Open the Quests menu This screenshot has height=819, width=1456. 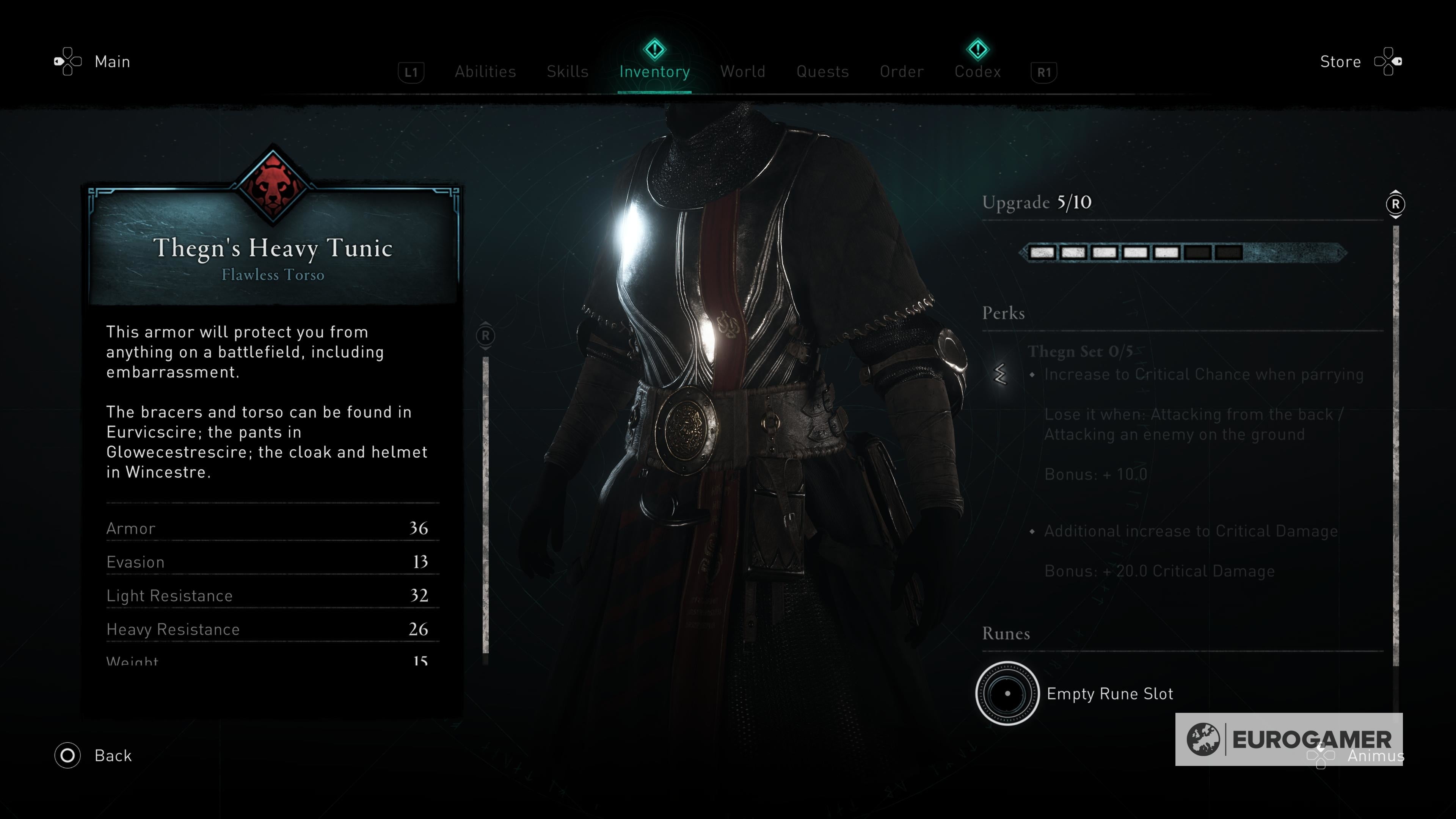(823, 72)
